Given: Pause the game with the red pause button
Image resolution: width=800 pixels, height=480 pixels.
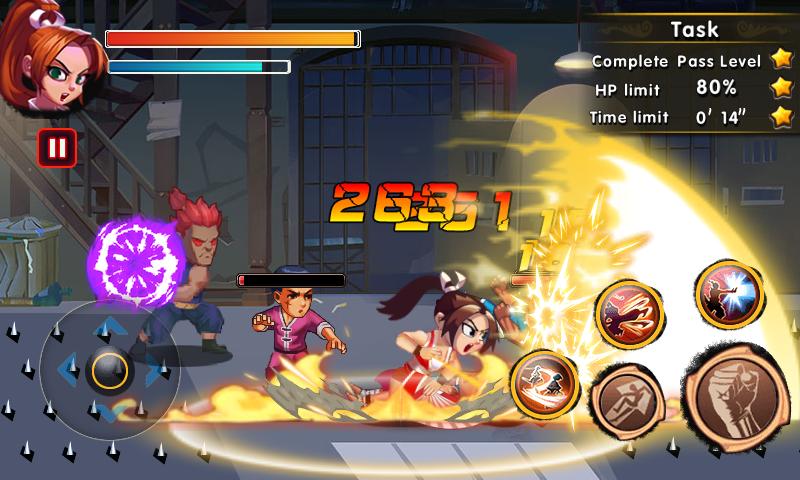Looking at the screenshot, I should pos(57,149).
